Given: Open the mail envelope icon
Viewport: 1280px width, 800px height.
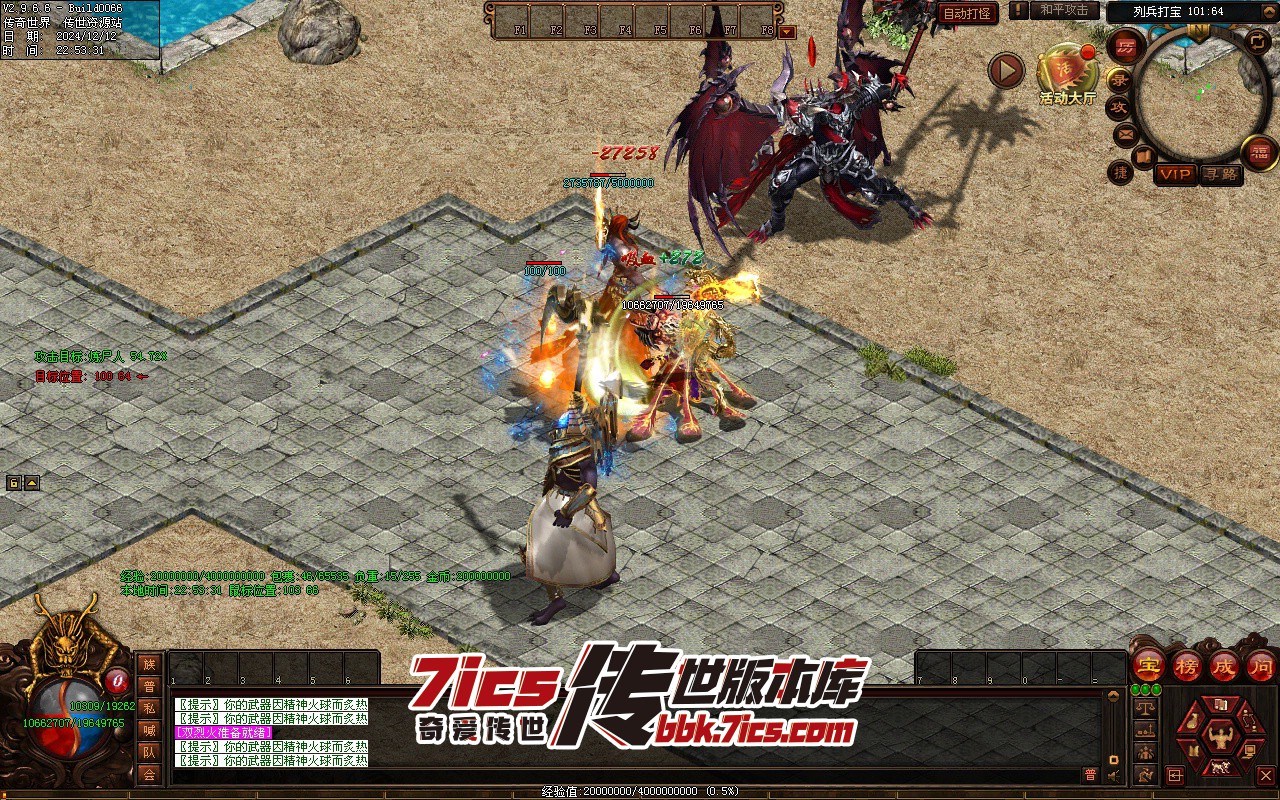Looking at the screenshot, I should 1125,134.
